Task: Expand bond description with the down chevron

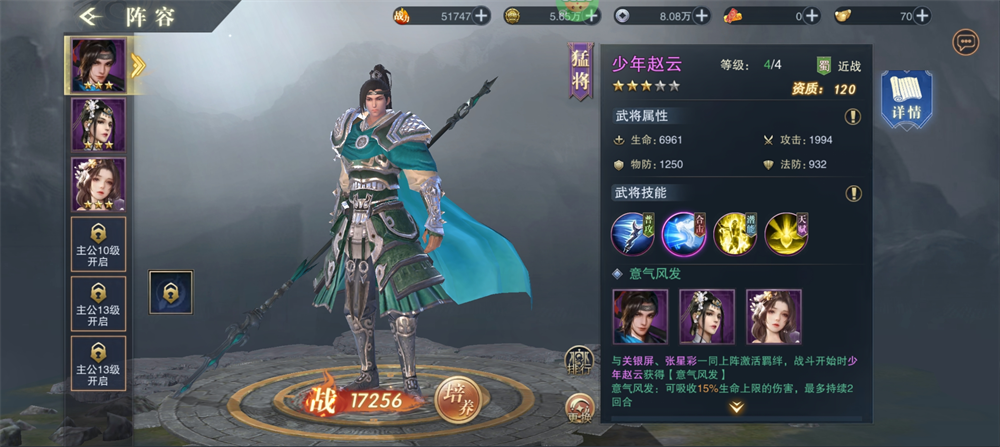Action: click(x=736, y=407)
